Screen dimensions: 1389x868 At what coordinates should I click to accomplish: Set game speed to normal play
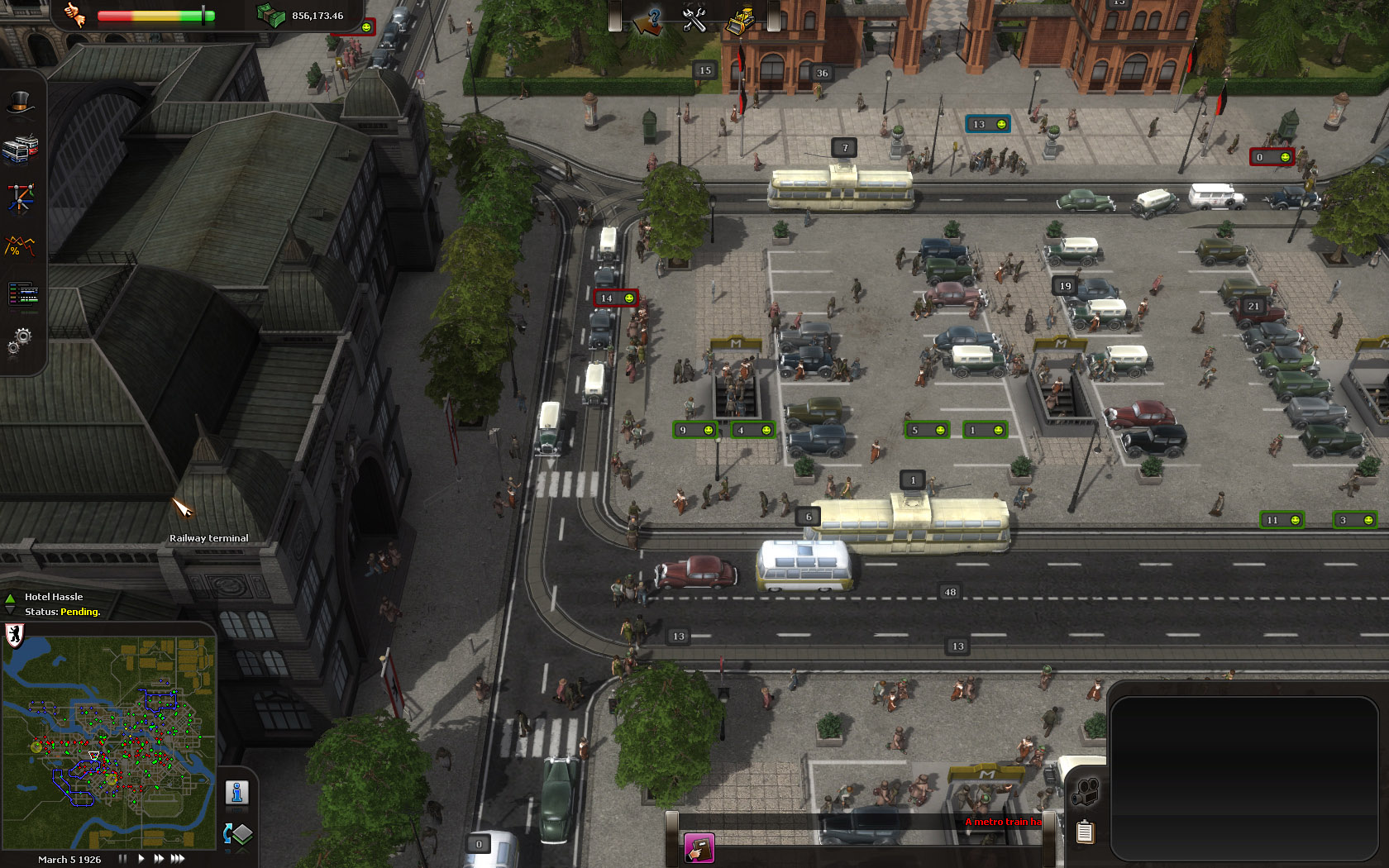(141, 859)
